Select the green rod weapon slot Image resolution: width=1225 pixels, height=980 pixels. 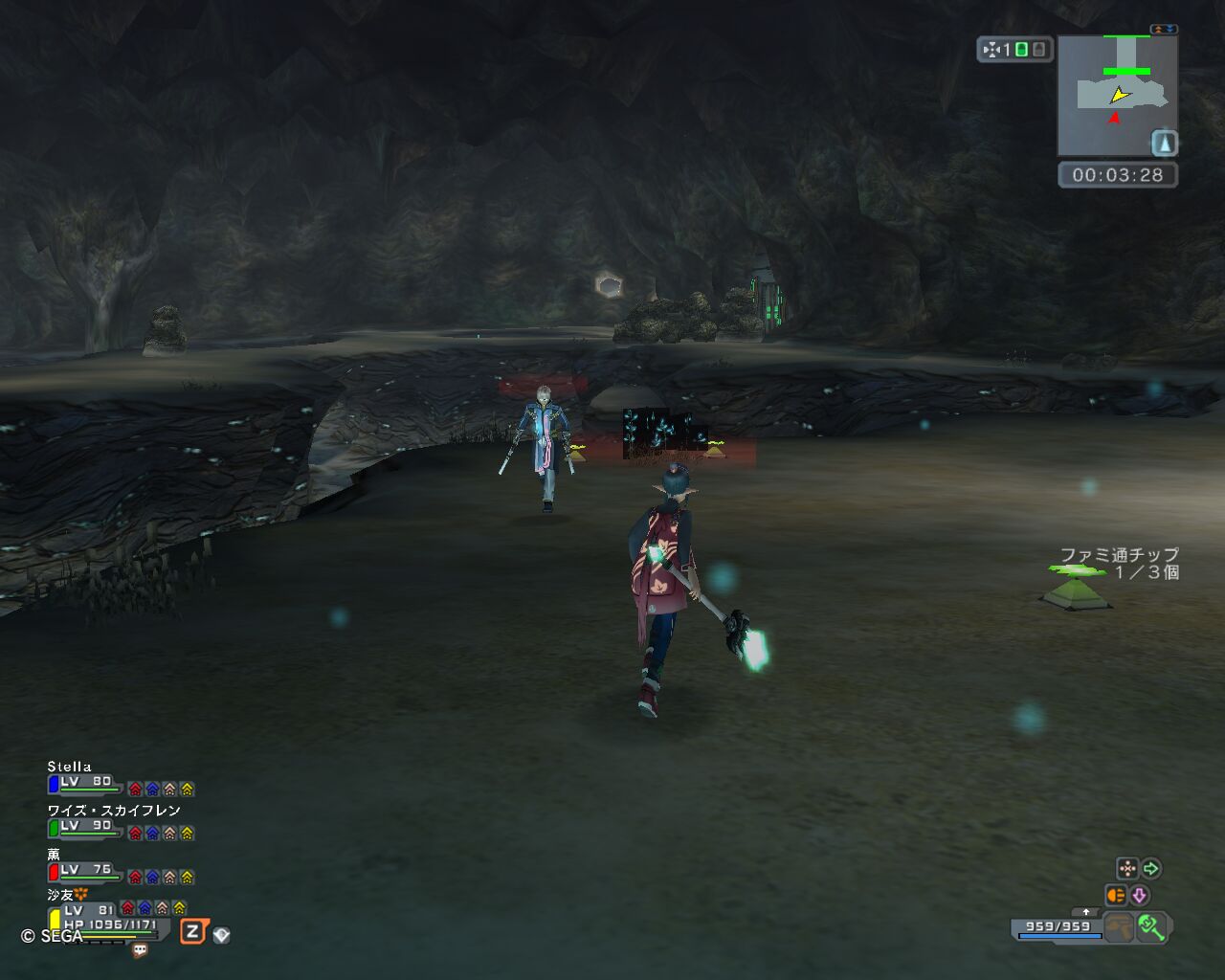pyautogui.click(x=1151, y=926)
